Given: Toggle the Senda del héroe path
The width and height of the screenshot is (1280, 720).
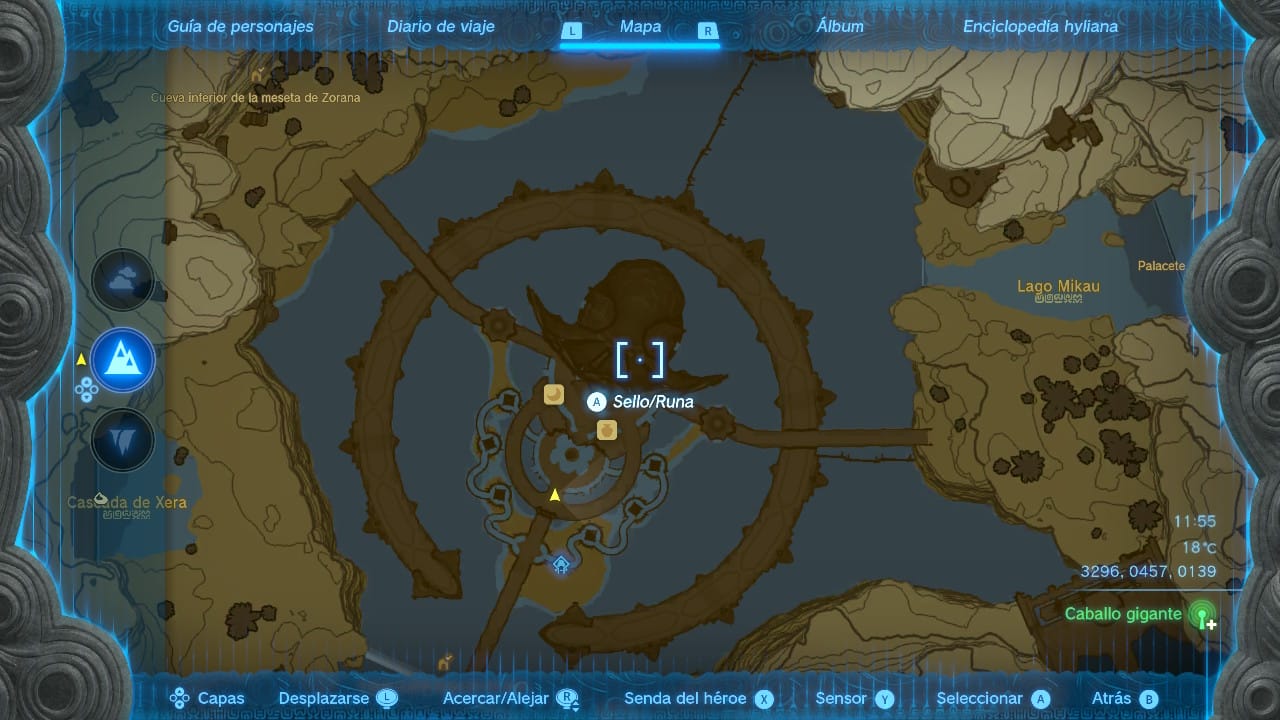Looking at the screenshot, I should [x=698, y=699].
